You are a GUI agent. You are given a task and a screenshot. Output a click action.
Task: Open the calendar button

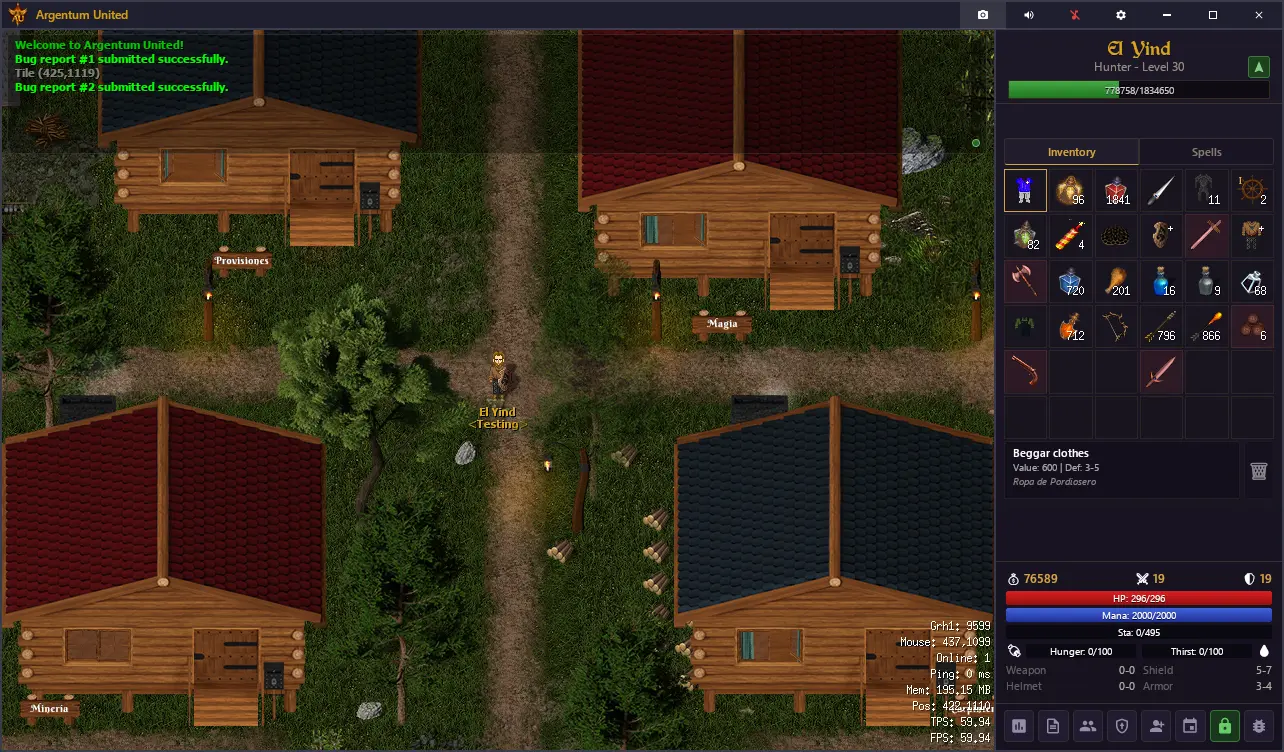click(x=1190, y=726)
